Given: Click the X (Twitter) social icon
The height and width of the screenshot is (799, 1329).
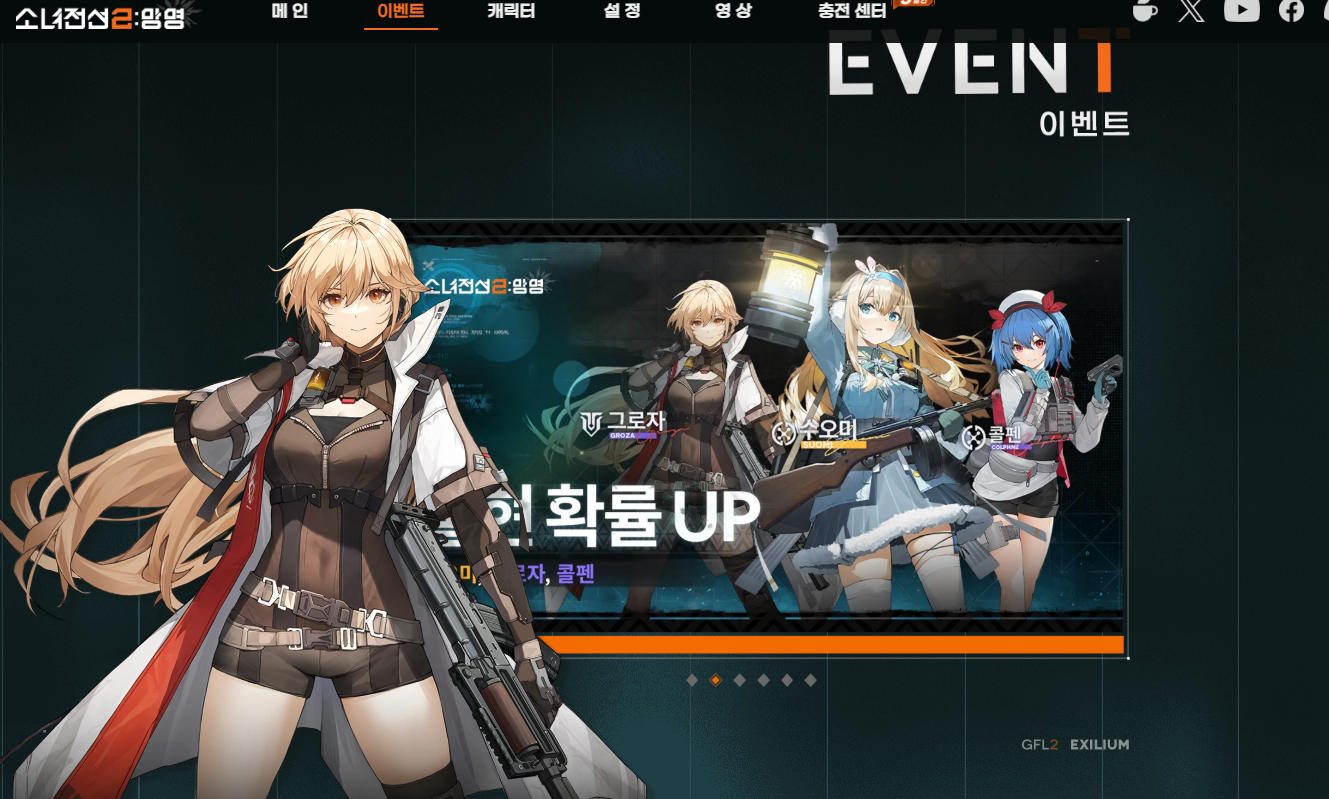Looking at the screenshot, I should click(x=1190, y=12).
